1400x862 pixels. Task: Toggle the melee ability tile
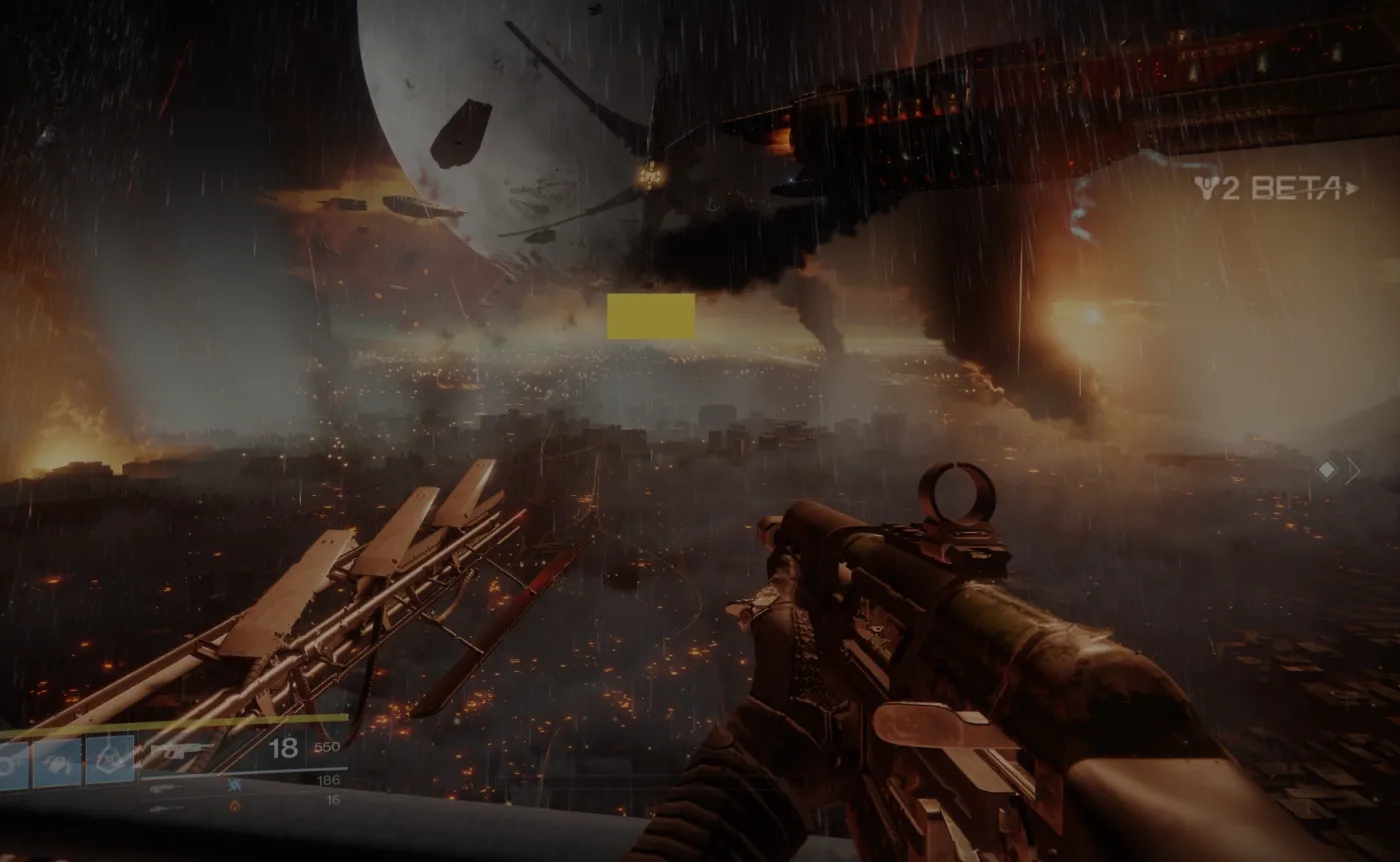(x=60, y=762)
